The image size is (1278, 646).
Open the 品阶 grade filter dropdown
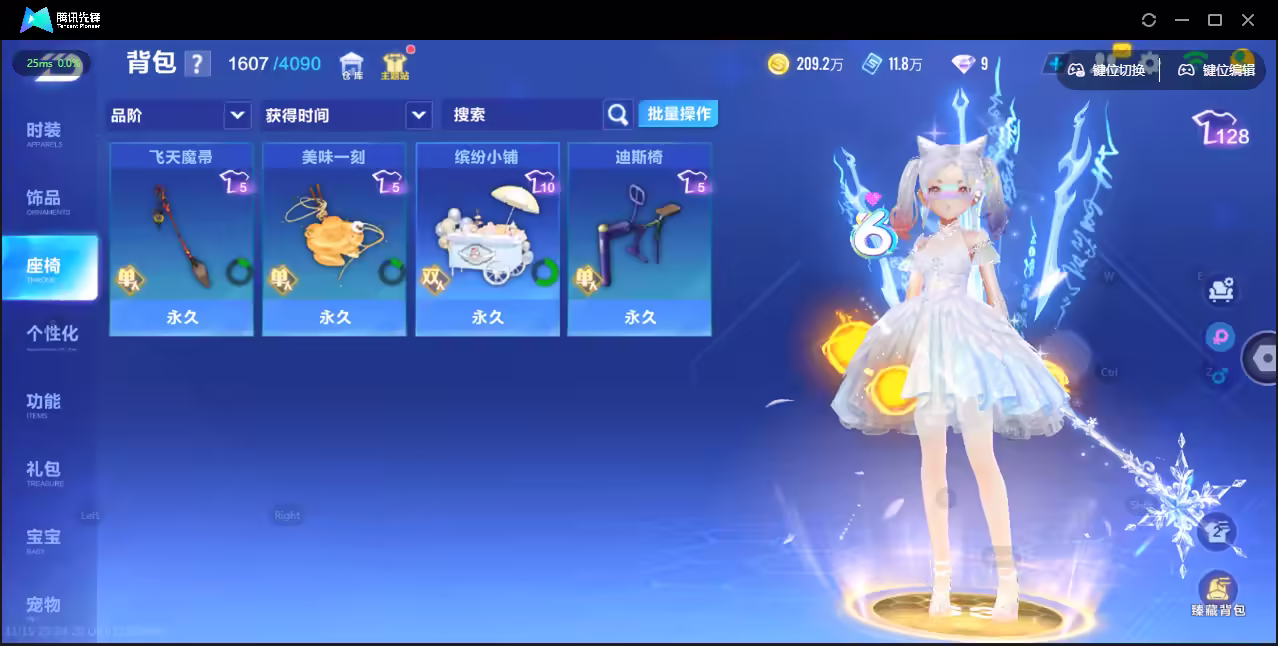pyautogui.click(x=179, y=115)
